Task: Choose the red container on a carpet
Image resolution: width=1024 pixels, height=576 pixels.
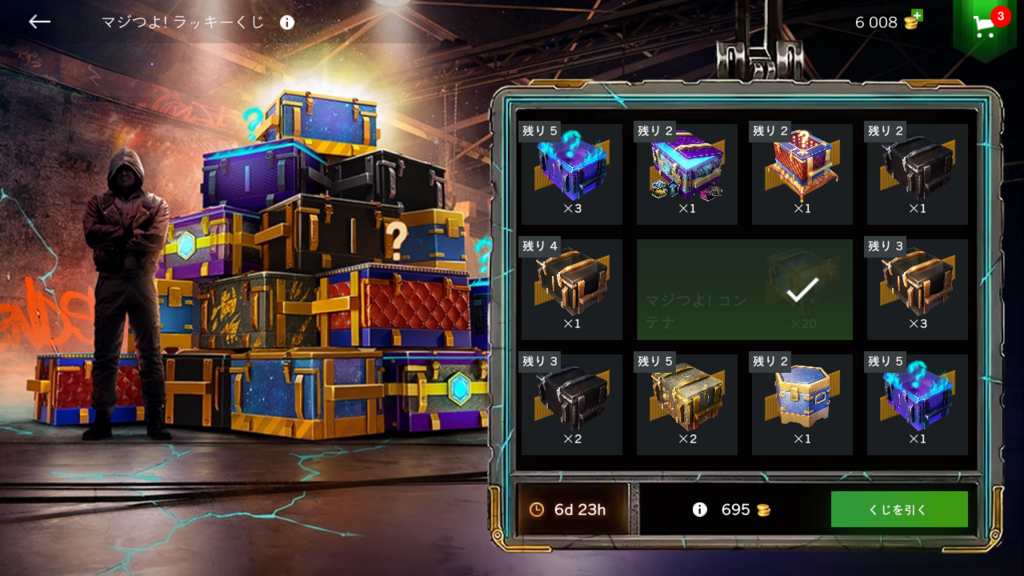Action: 802,174
